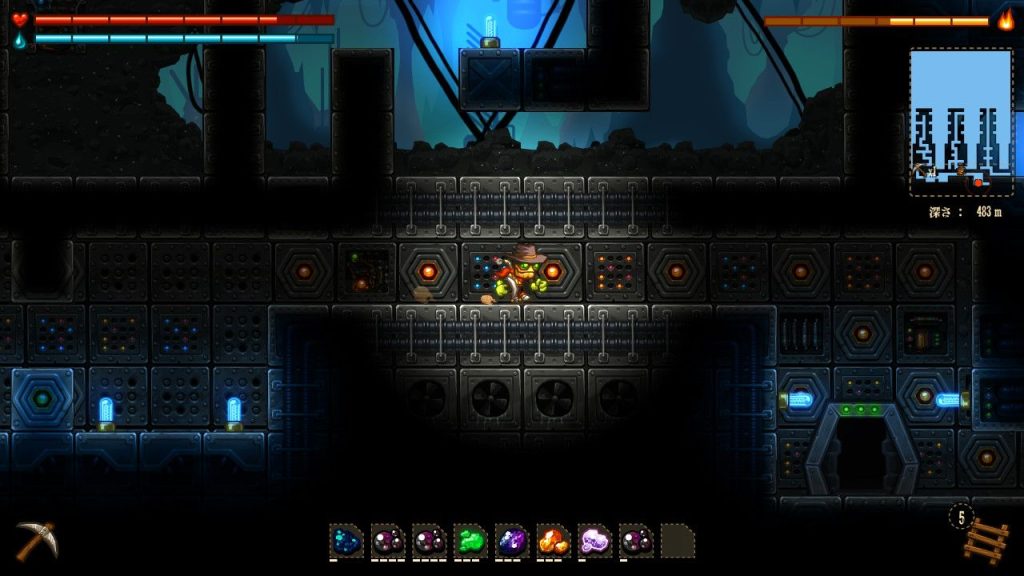Select the pickaxe tool icon
Image resolution: width=1024 pixels, height=576 pixels.
36,540
